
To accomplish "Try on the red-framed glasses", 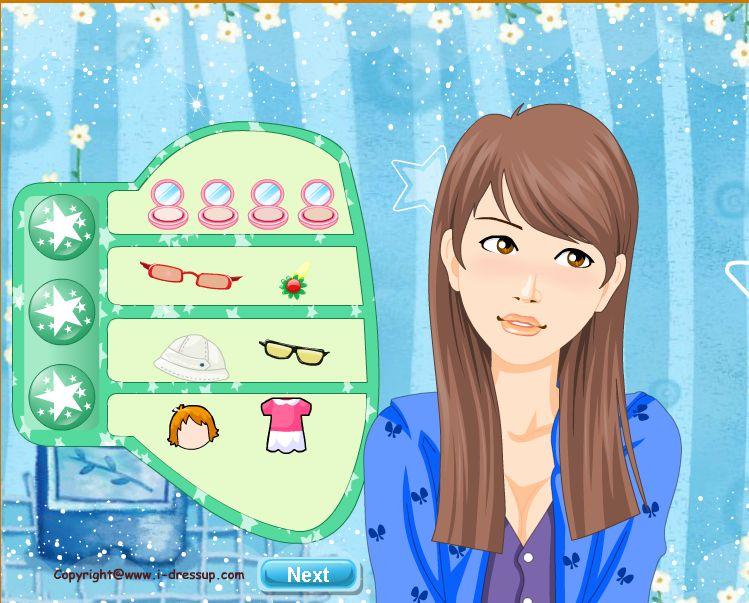I will tap(191, 274).
